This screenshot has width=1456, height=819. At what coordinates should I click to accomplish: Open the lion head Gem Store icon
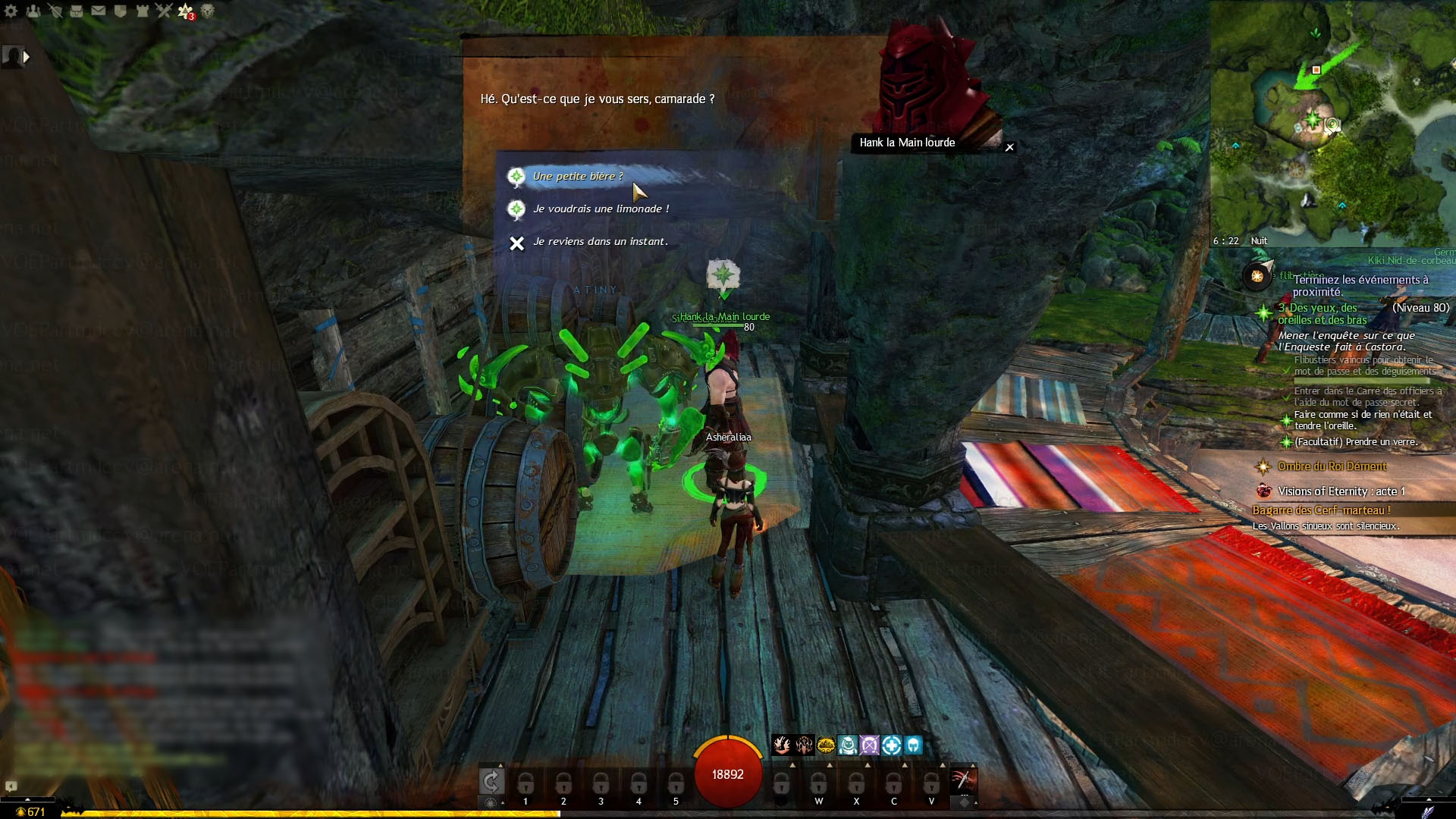(x=207, y=11)
